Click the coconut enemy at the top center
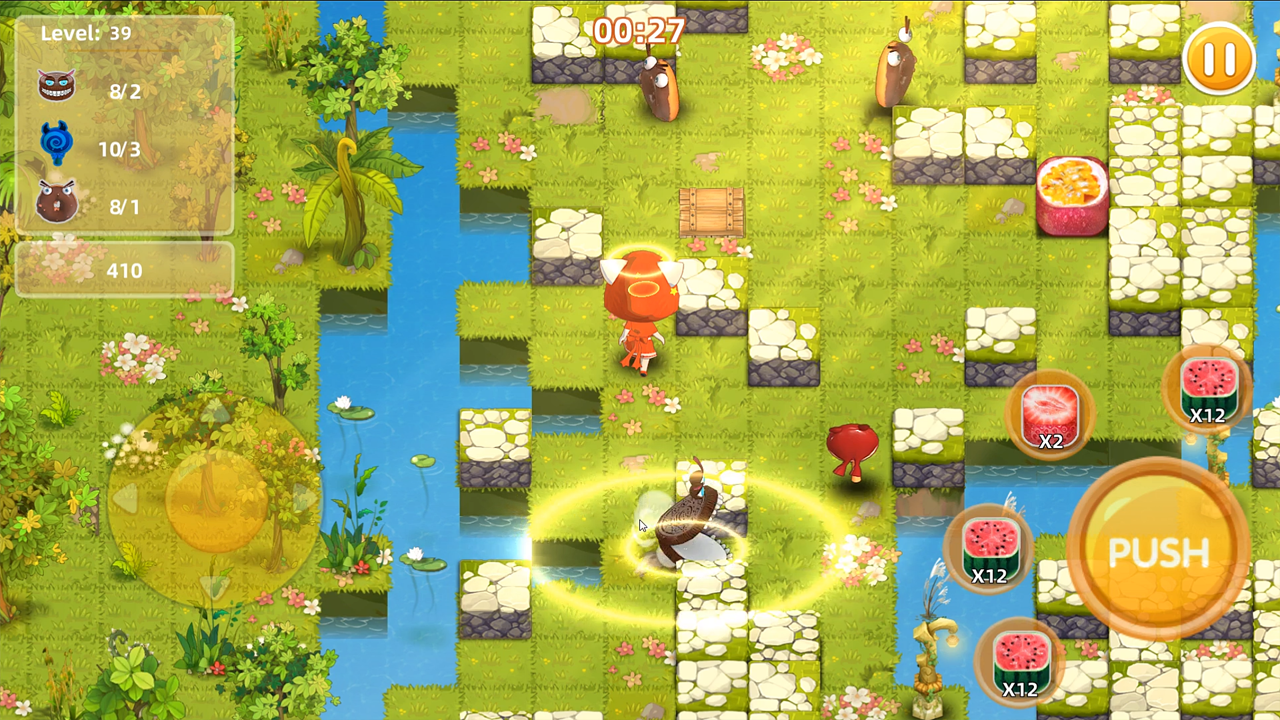Screen dimensions: 1280x720 [x=658, y=85]
